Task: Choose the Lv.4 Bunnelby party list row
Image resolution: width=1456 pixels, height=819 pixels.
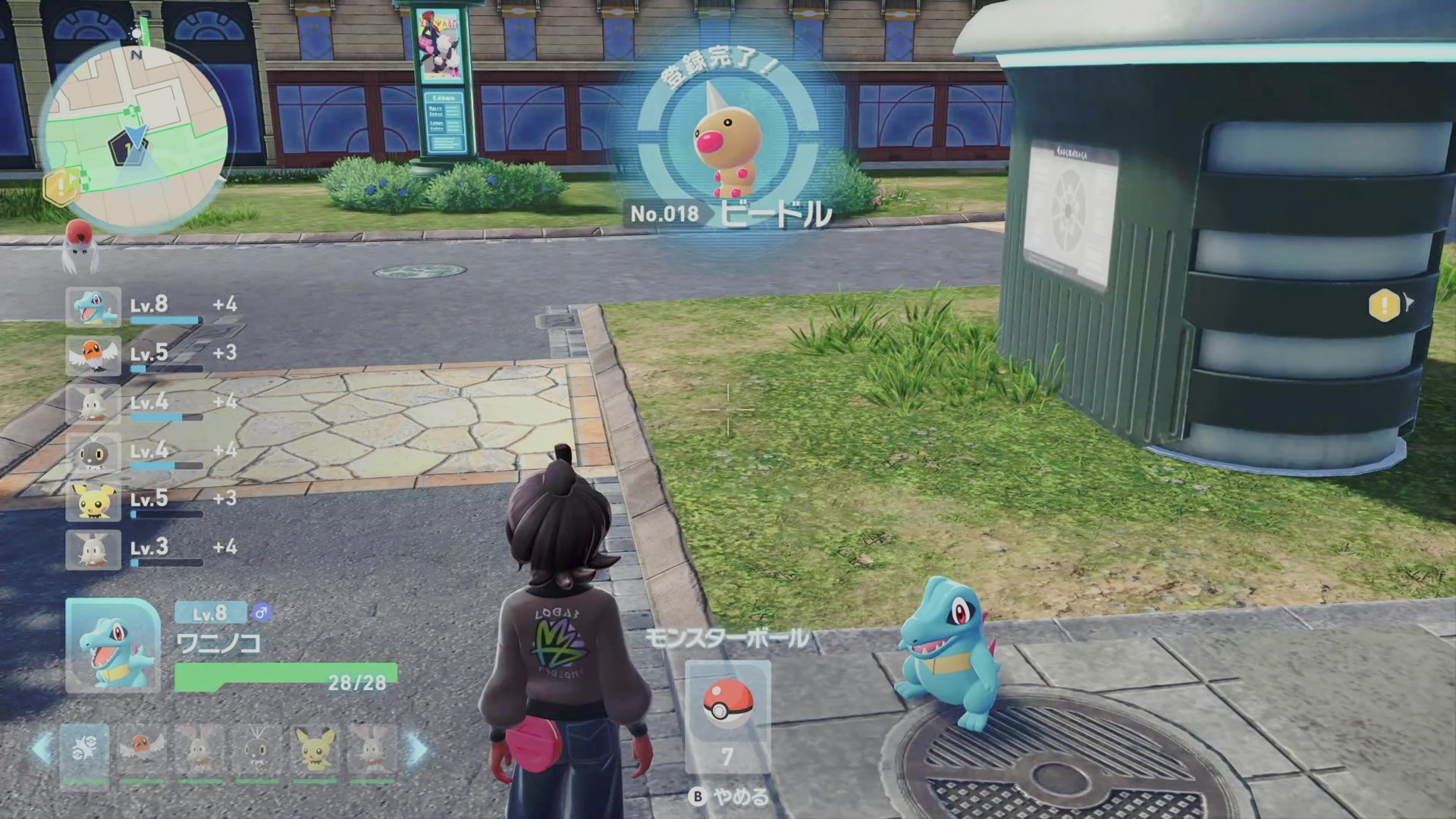Action: pyautogui.click(x=152, y=403)
